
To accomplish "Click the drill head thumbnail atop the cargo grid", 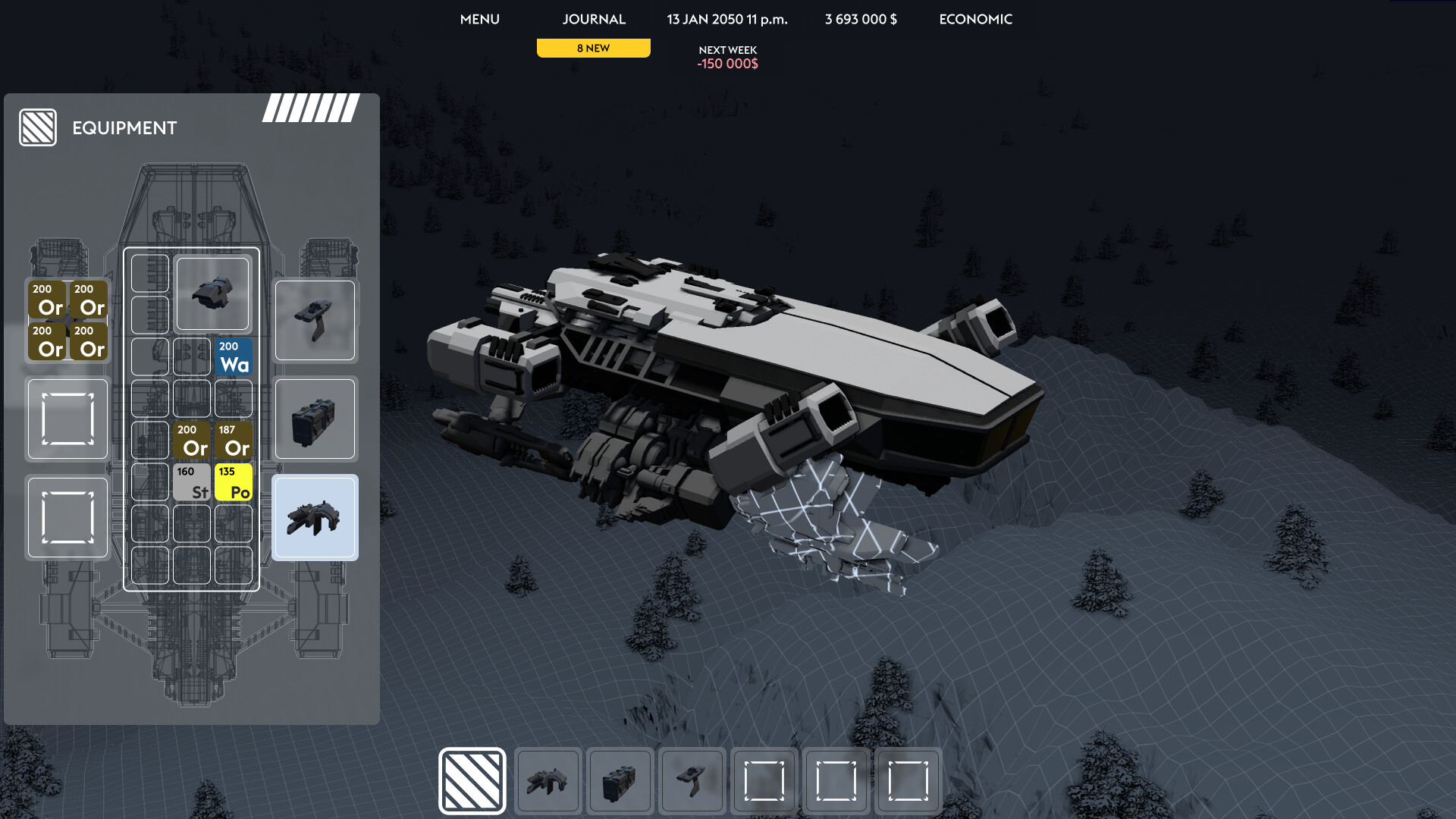I will [x=212, y=293].
